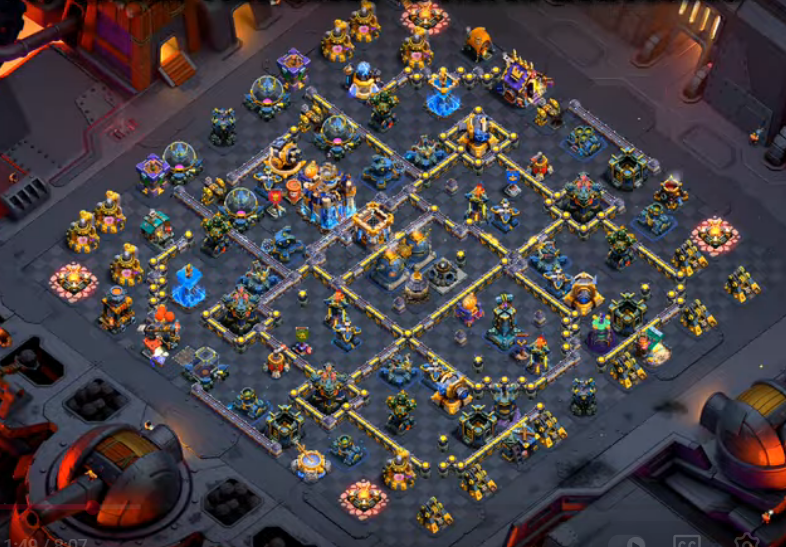The image size is (786, 547).
Task: Toggle the video player's CC captions button
Action: pos(686,541)
